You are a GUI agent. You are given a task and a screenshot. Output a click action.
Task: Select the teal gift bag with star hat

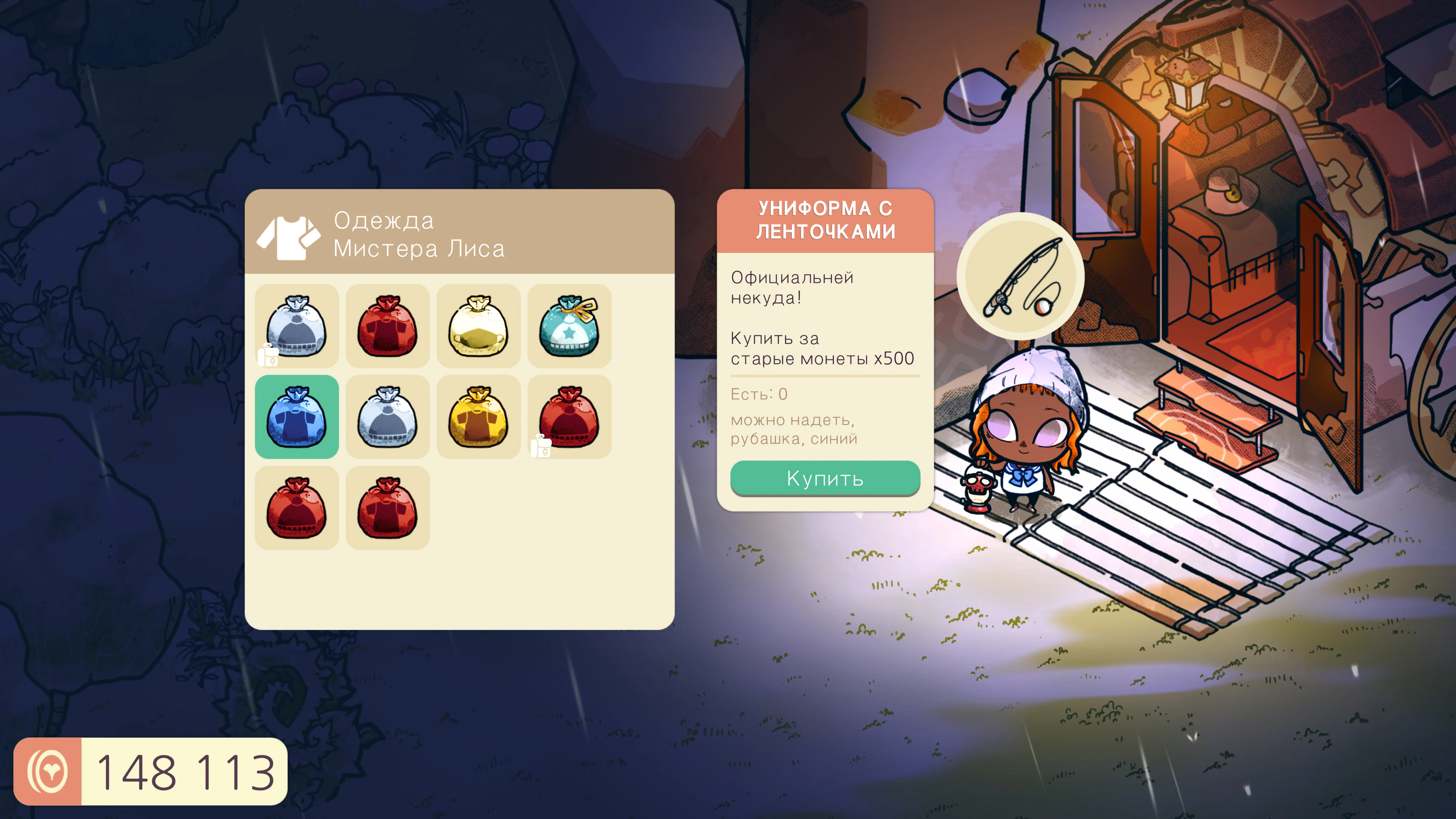(x=569, y=326)
